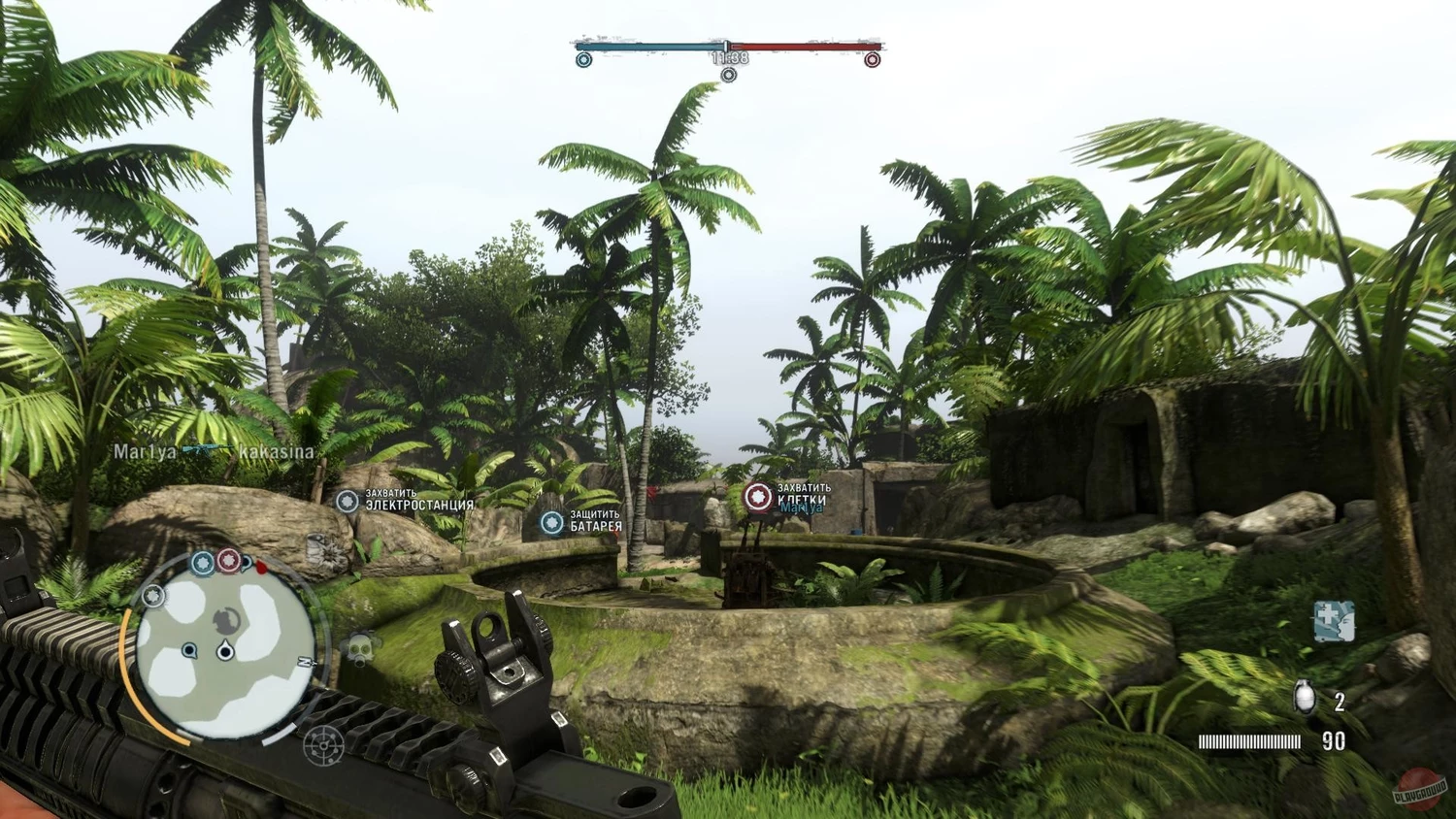The image size is (1456, 819).
Task: Click the blue team point icon under score bar
Action: [583, 60]
